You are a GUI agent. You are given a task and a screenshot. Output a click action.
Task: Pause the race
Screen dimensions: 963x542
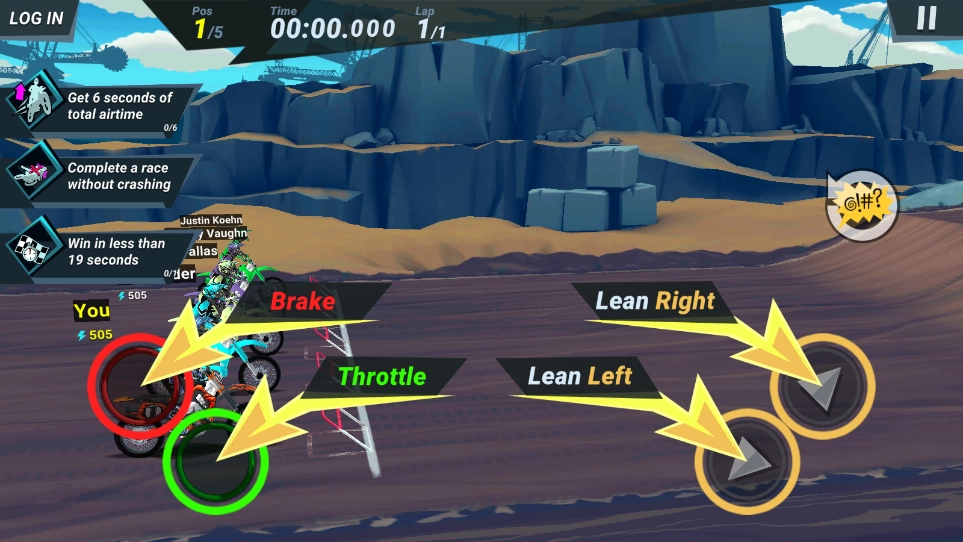(927, 18)
